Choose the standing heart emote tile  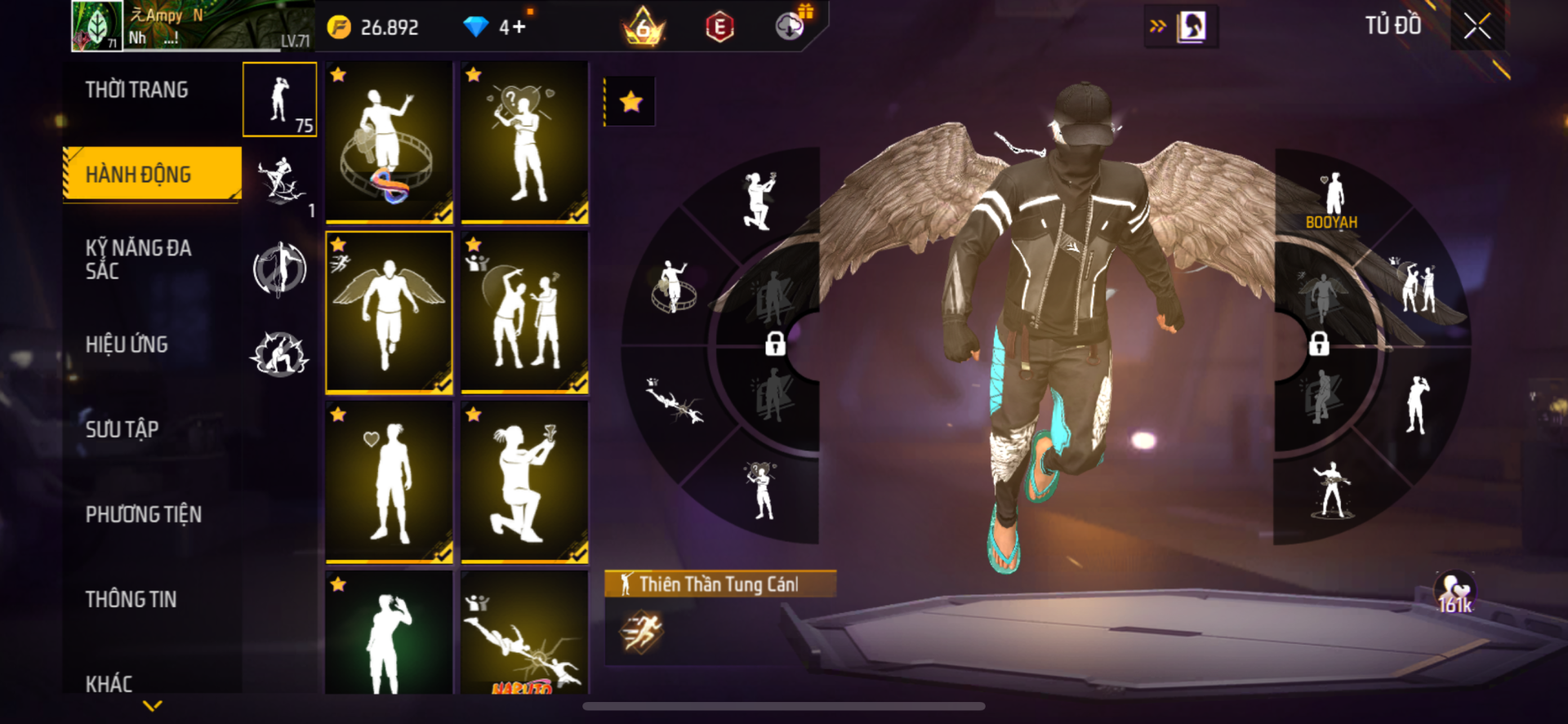pos(389,482)
